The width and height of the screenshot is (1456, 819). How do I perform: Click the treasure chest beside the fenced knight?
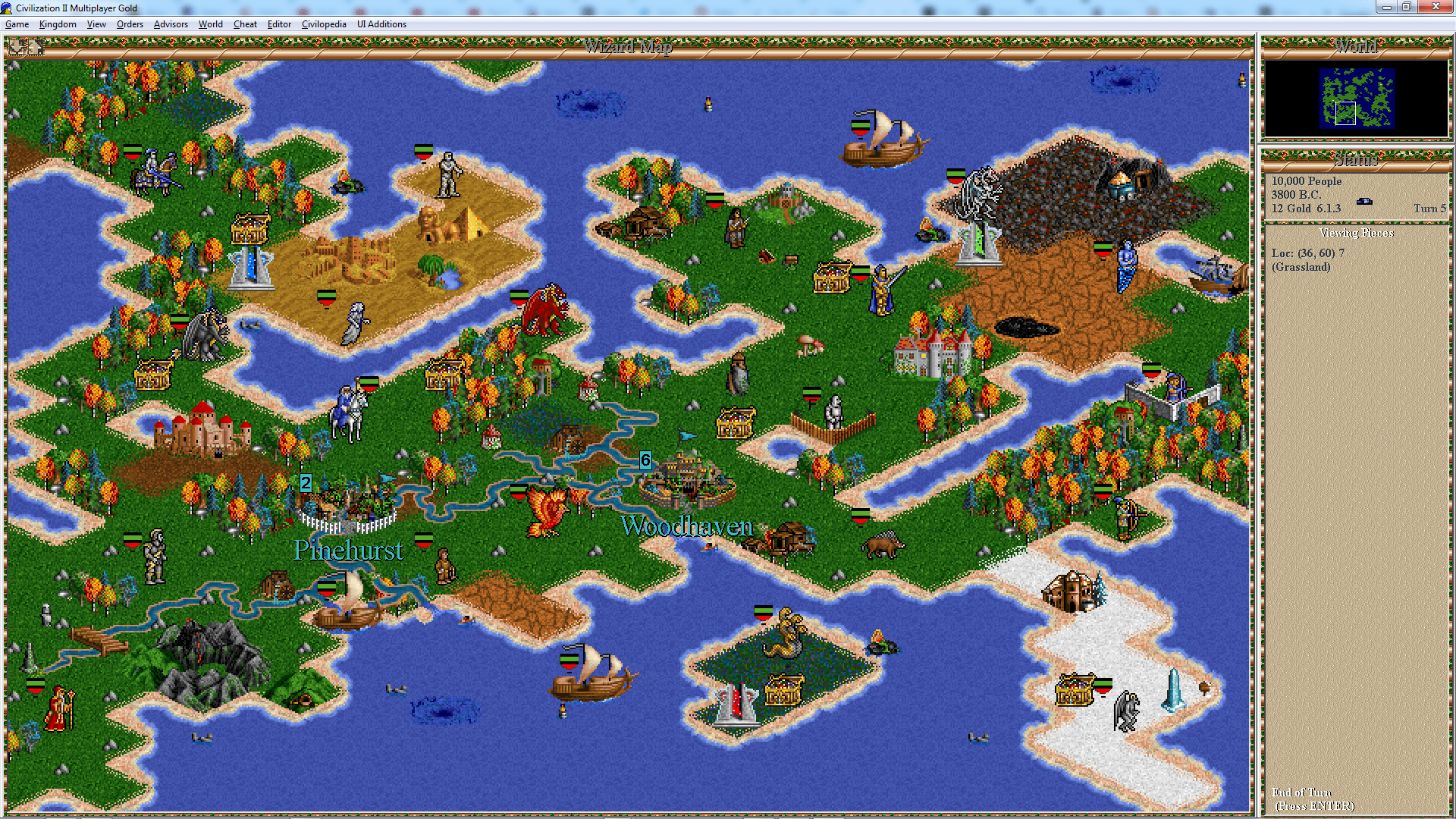pos(734,422)
